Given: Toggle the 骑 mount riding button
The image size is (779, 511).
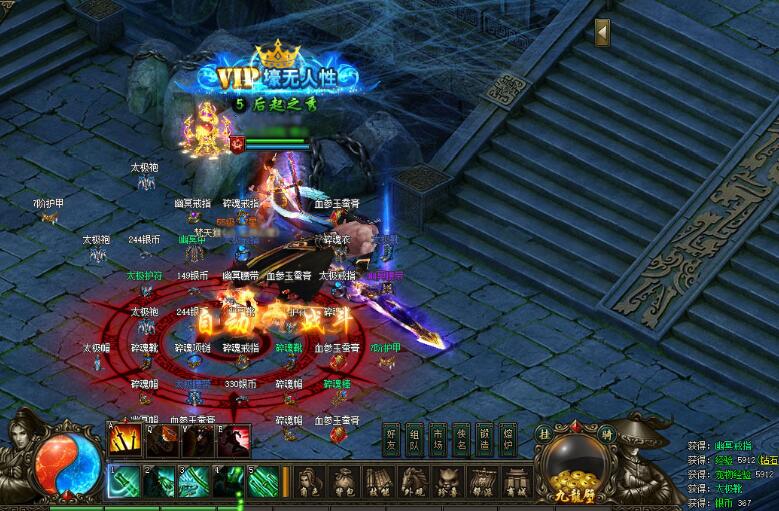Looking at the screenshot, I should (605, 434).
